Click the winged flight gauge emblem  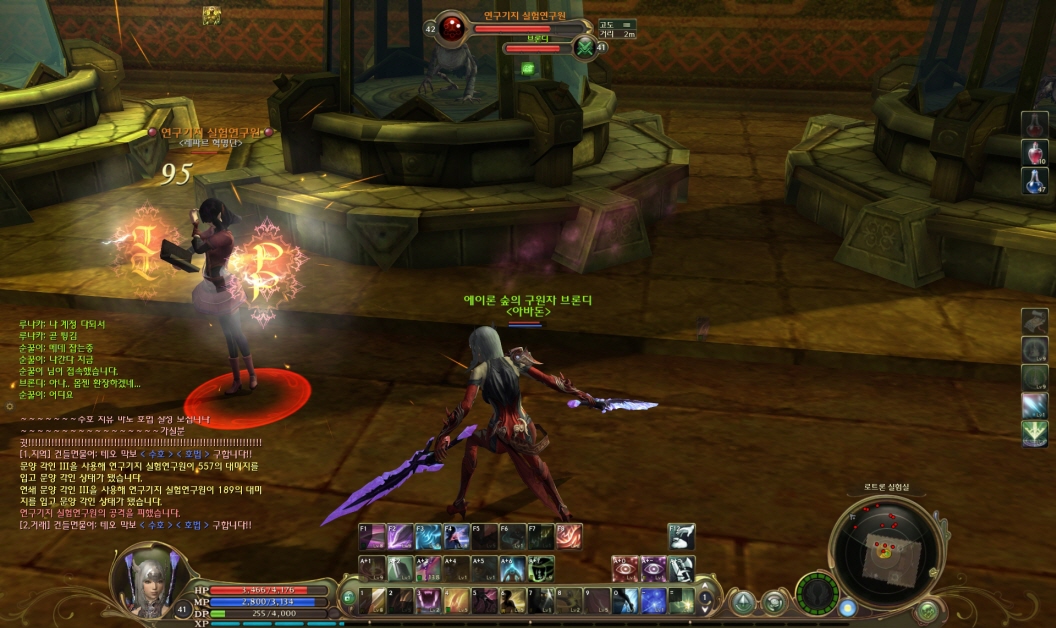coord(819,593)
